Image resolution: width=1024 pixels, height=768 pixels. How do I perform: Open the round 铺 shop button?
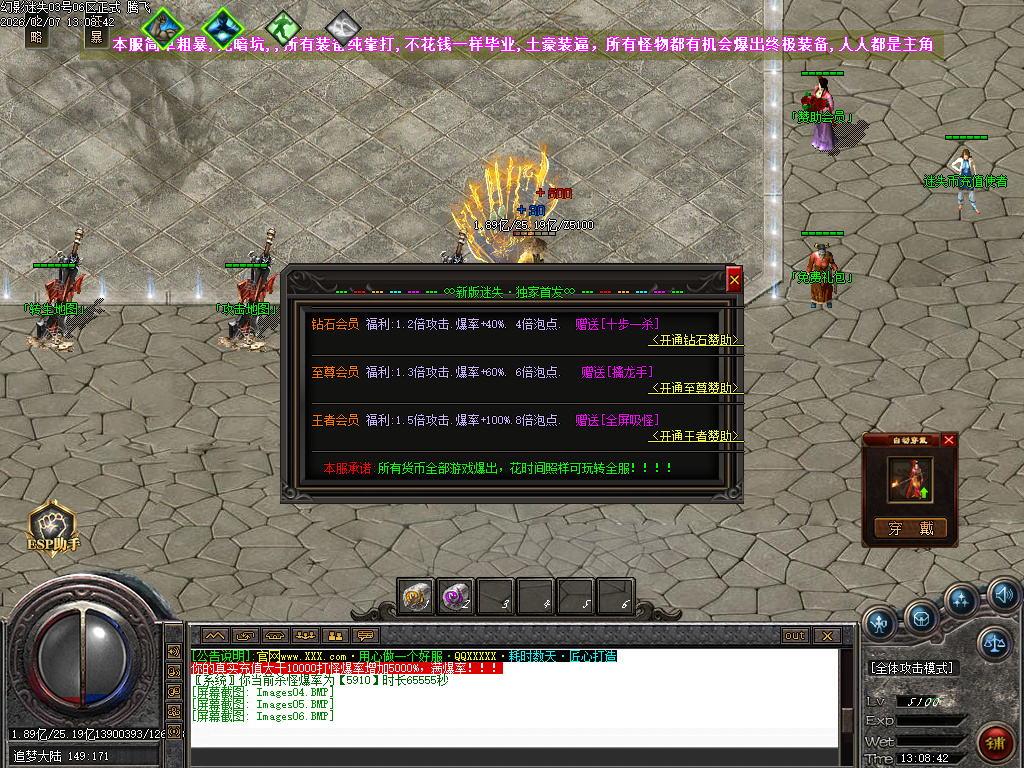click(x=995, y=743)
